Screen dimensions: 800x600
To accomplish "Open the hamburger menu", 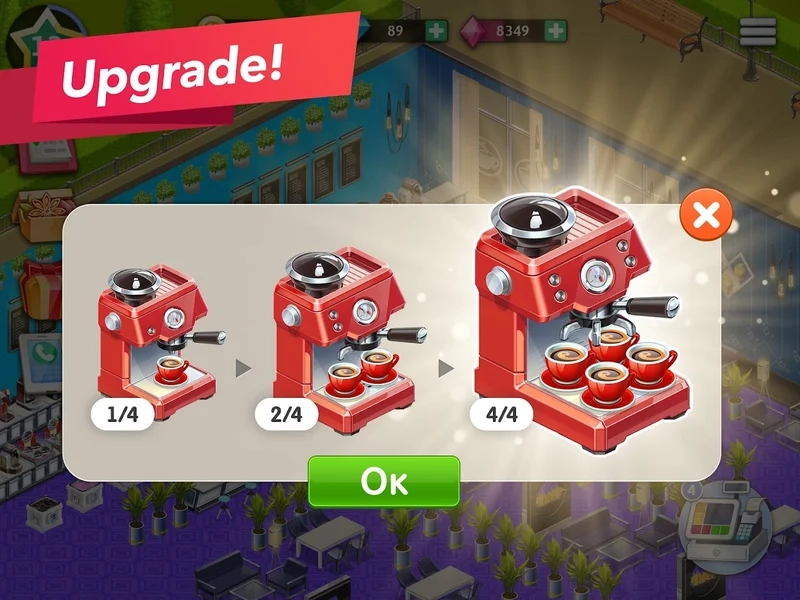I will point(758,32).
